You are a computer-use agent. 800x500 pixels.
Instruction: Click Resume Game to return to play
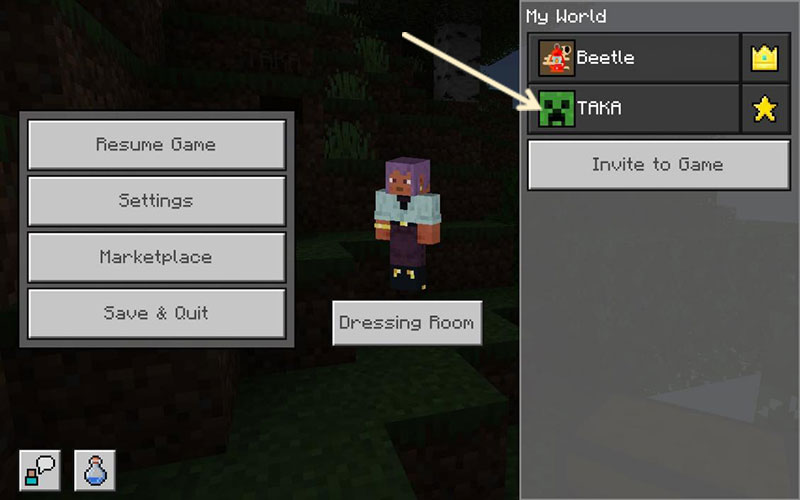point(156,145)
